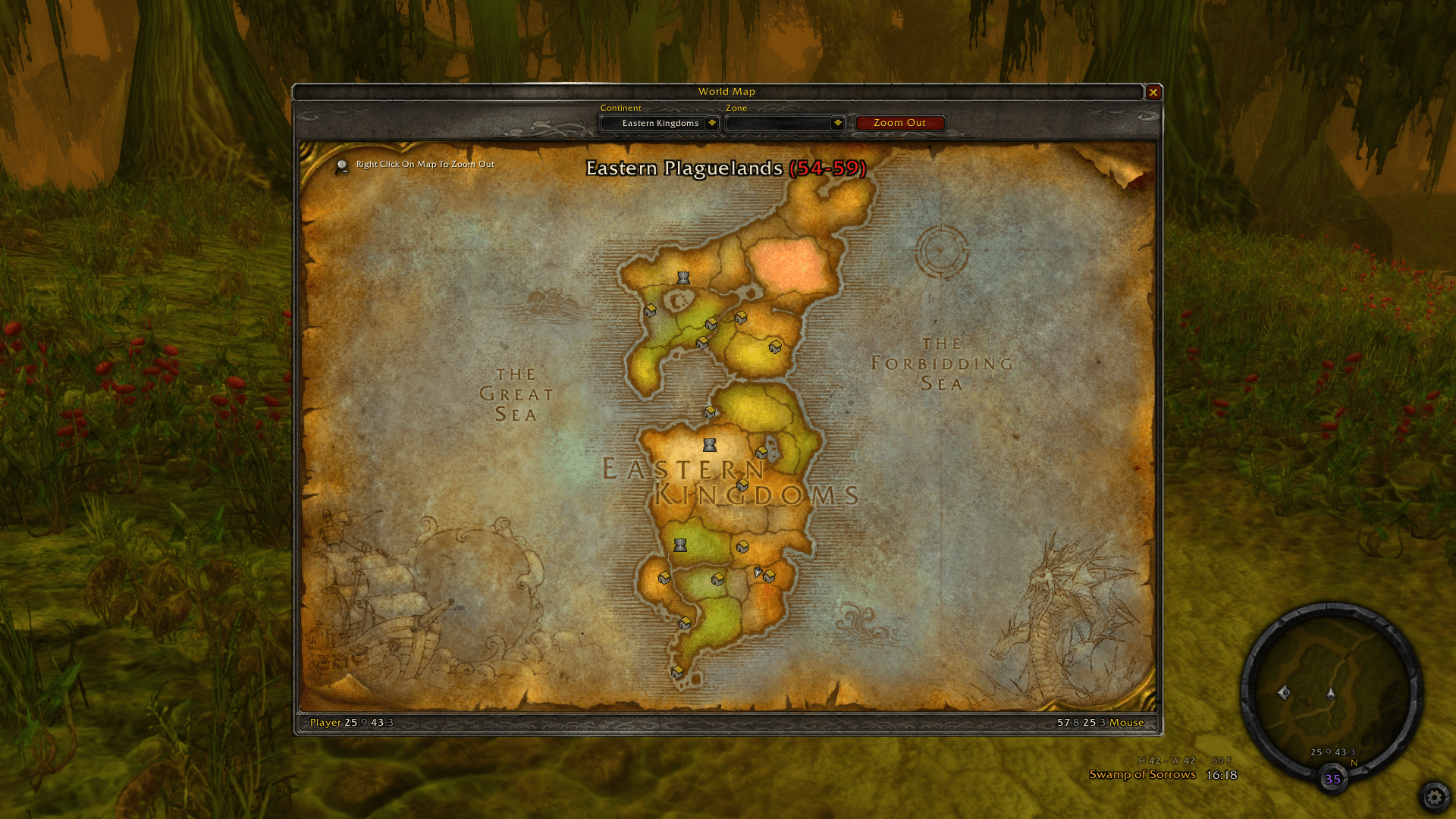Click the house marker in the Hinterlands

(774, 345)
